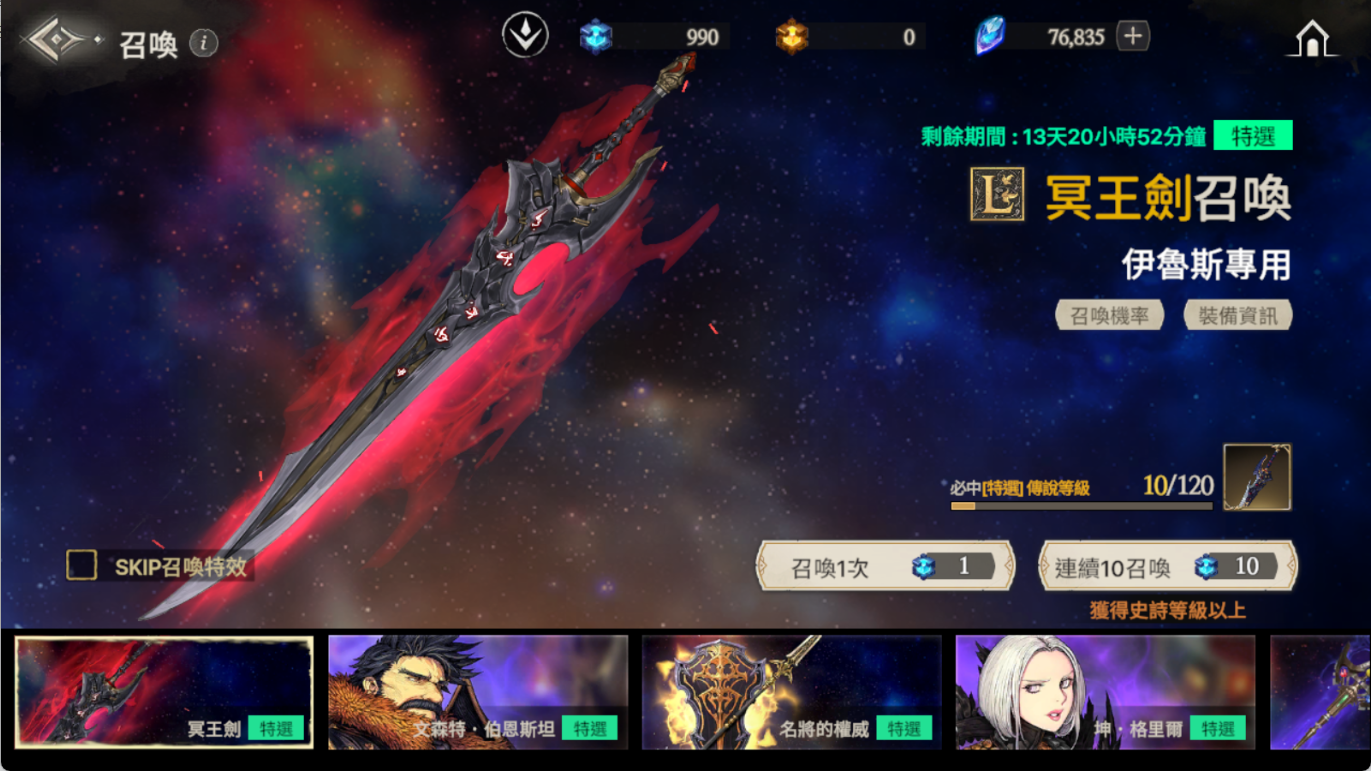Show 裝備資訊 equipment info
The width and height of the screenshot is (1371, 771).
1237,316
